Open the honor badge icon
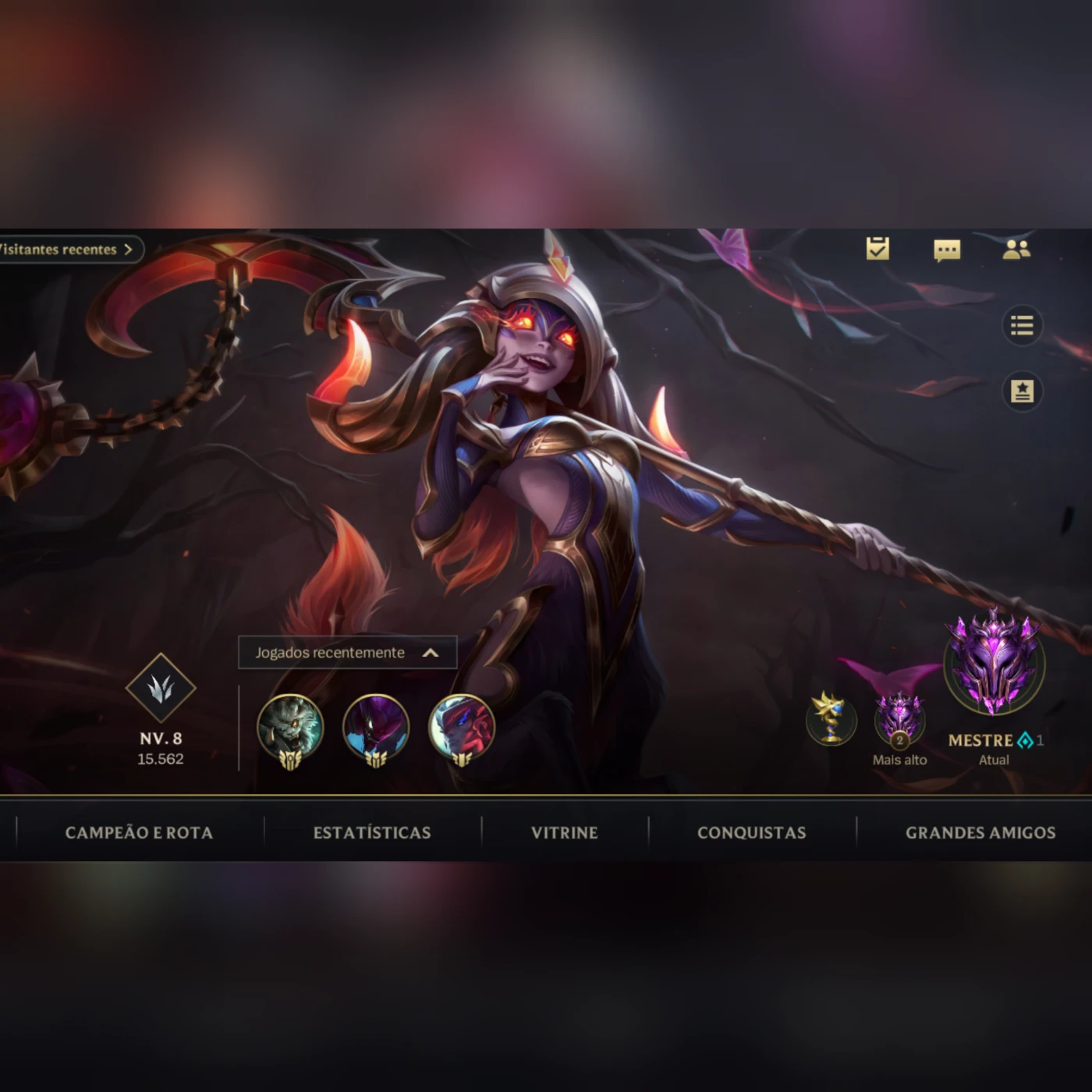Viewport: 1092px width, 1092px height. coord(1023,392)
